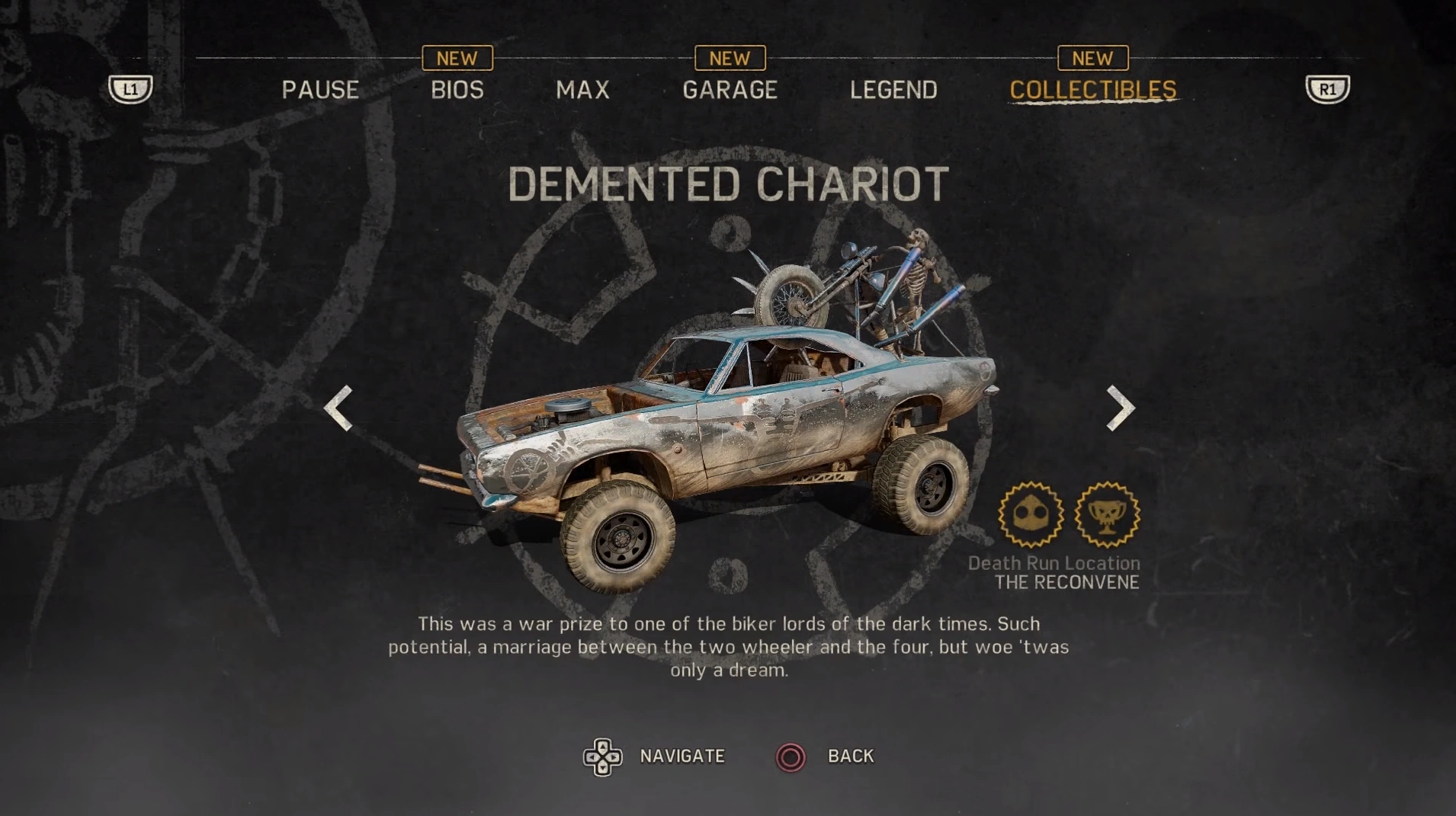
Task: Select the PAUSE option
Action: [320, 89]
